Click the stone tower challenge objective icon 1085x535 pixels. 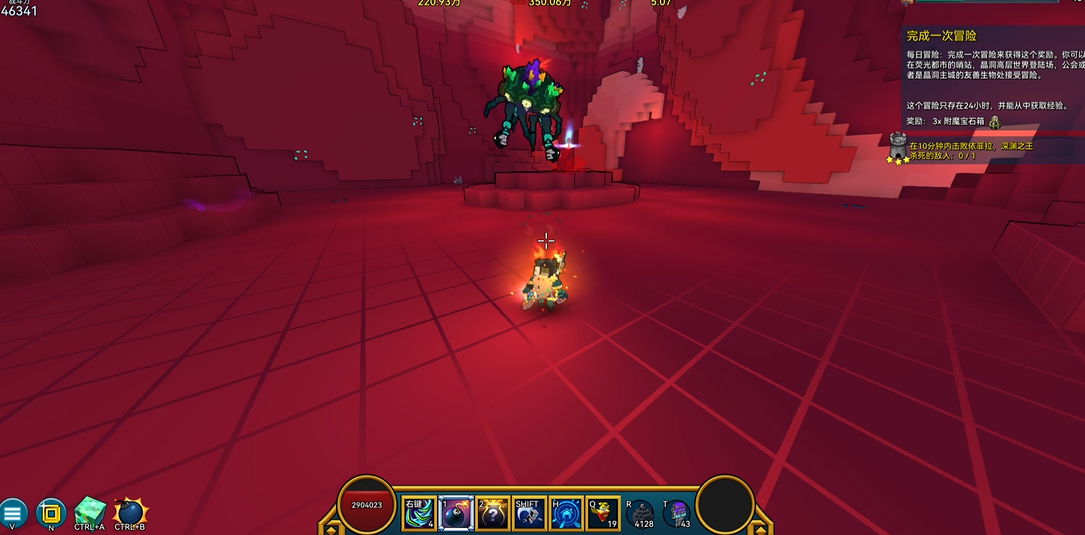tap(898, 148)
